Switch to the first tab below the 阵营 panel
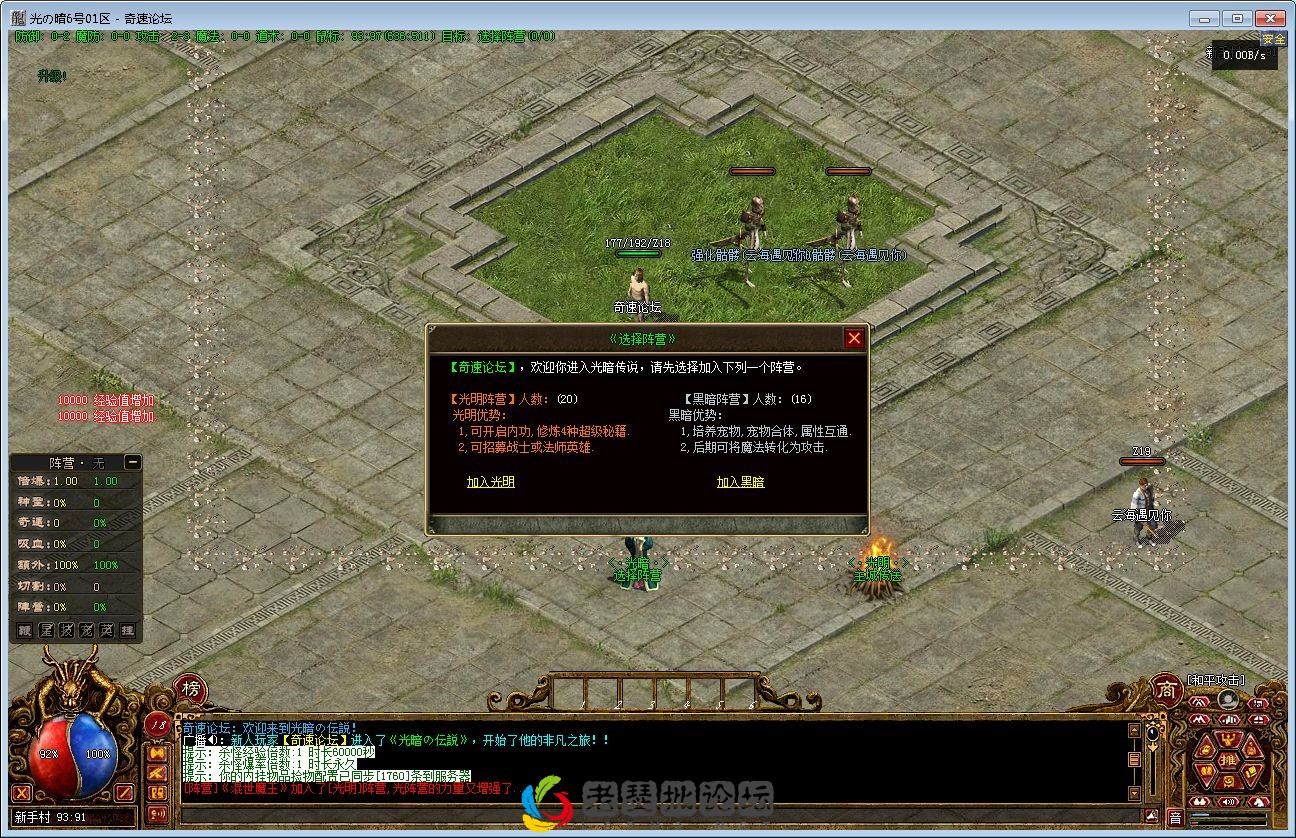 (x=24, y=630)
